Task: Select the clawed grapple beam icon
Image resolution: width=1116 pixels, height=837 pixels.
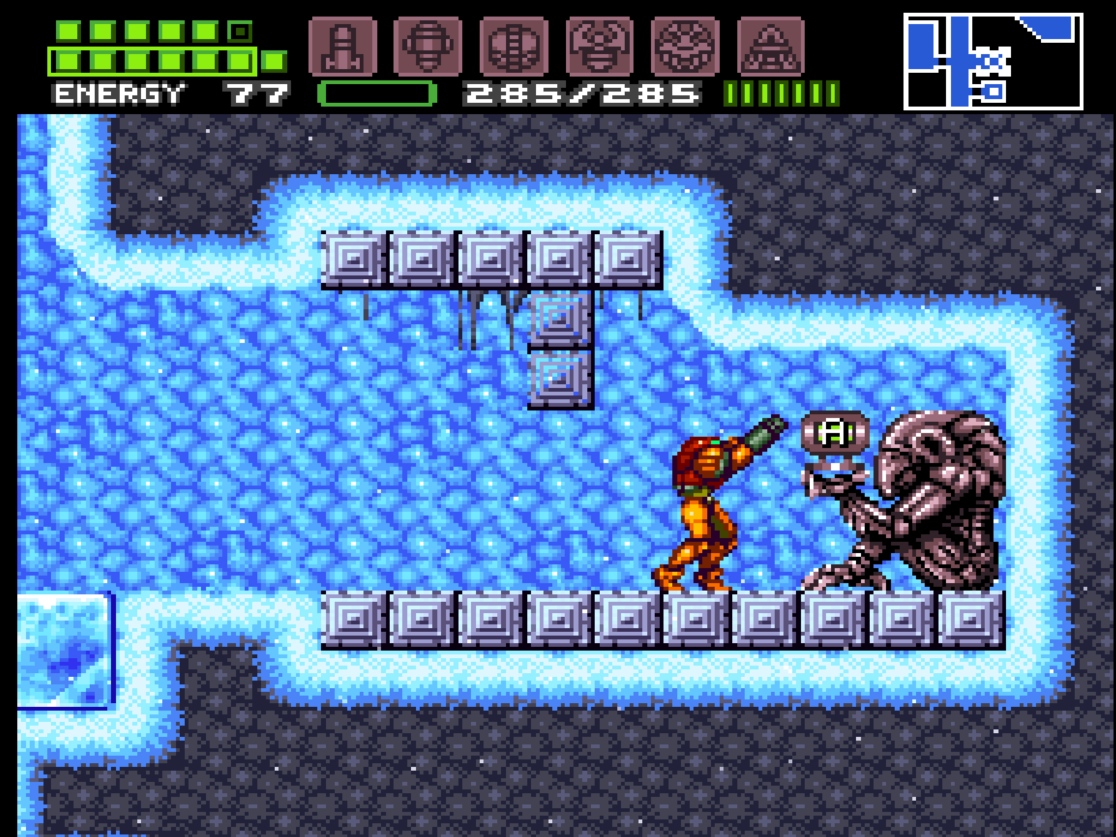Action: coord(600,46)
